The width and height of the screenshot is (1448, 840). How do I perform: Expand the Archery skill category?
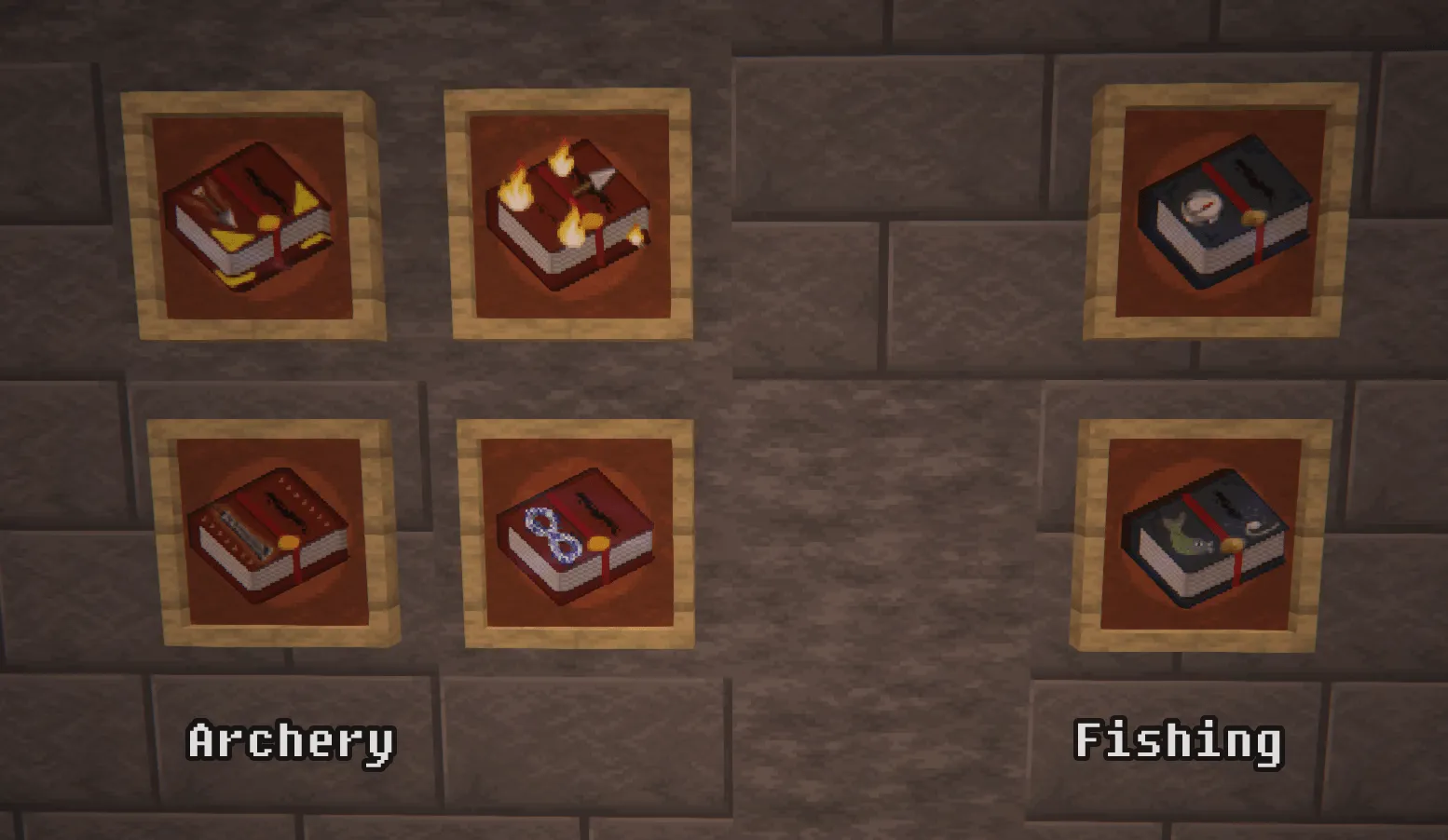pyautogui.click(x=291, y=740)
